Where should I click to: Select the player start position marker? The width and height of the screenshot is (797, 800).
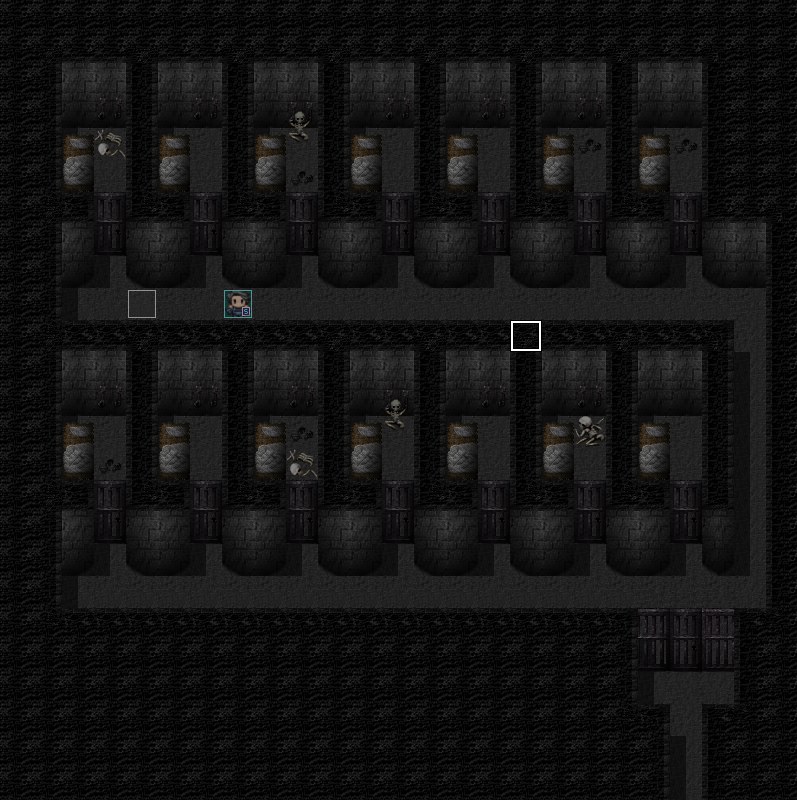238,304
